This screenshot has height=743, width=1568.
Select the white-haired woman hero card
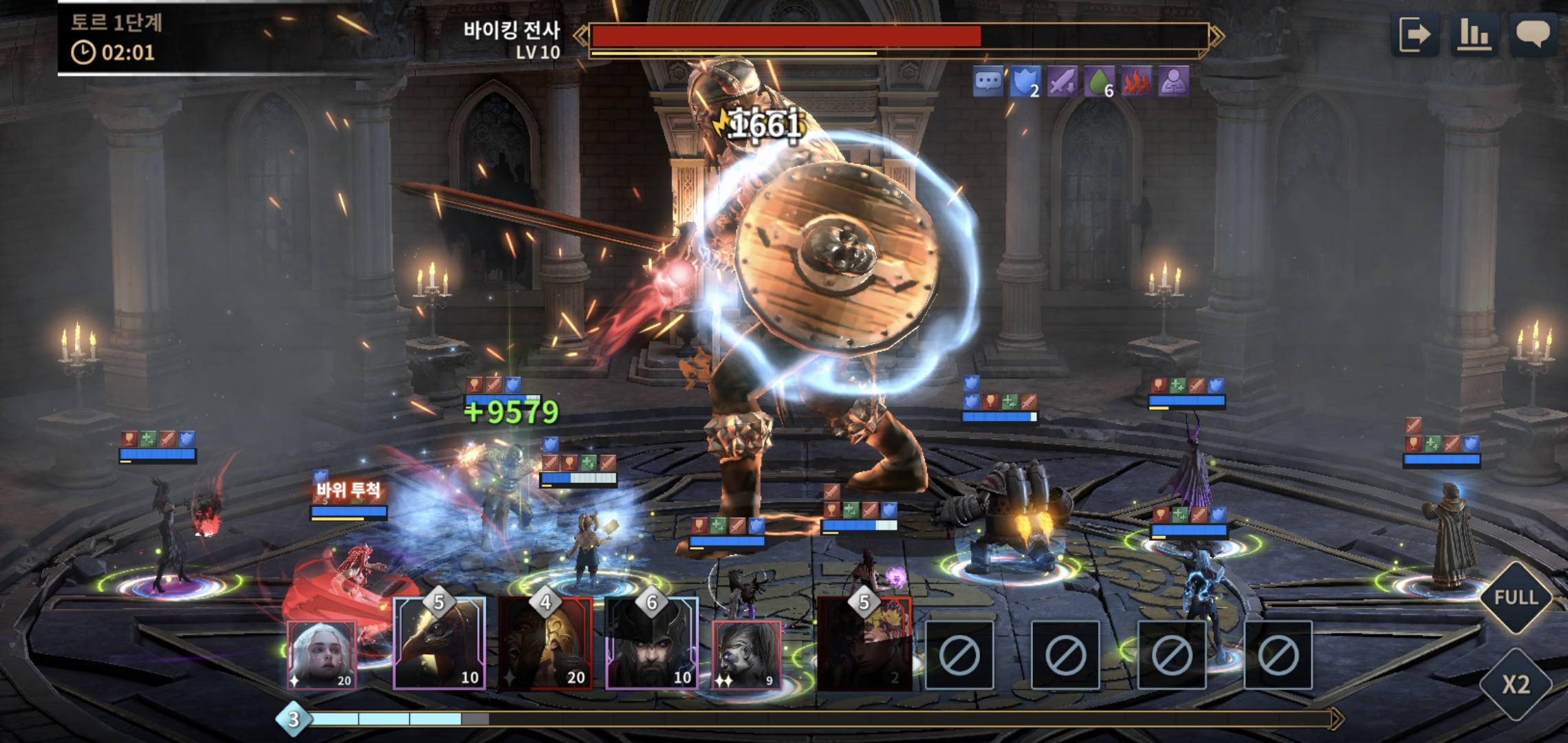[x=321, y=654]
